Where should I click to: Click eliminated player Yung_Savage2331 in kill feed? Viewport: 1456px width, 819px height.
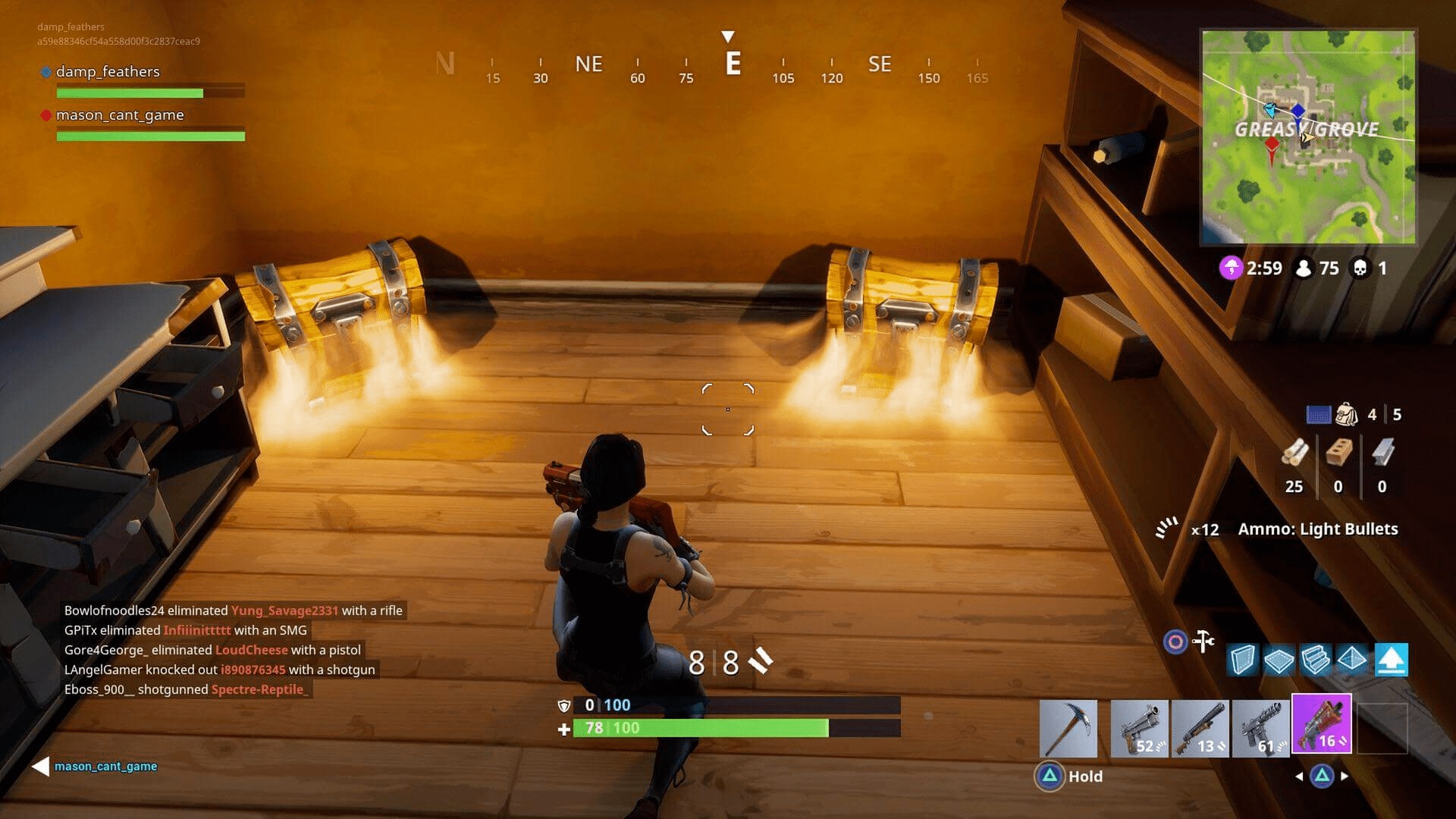pos(284,610)
